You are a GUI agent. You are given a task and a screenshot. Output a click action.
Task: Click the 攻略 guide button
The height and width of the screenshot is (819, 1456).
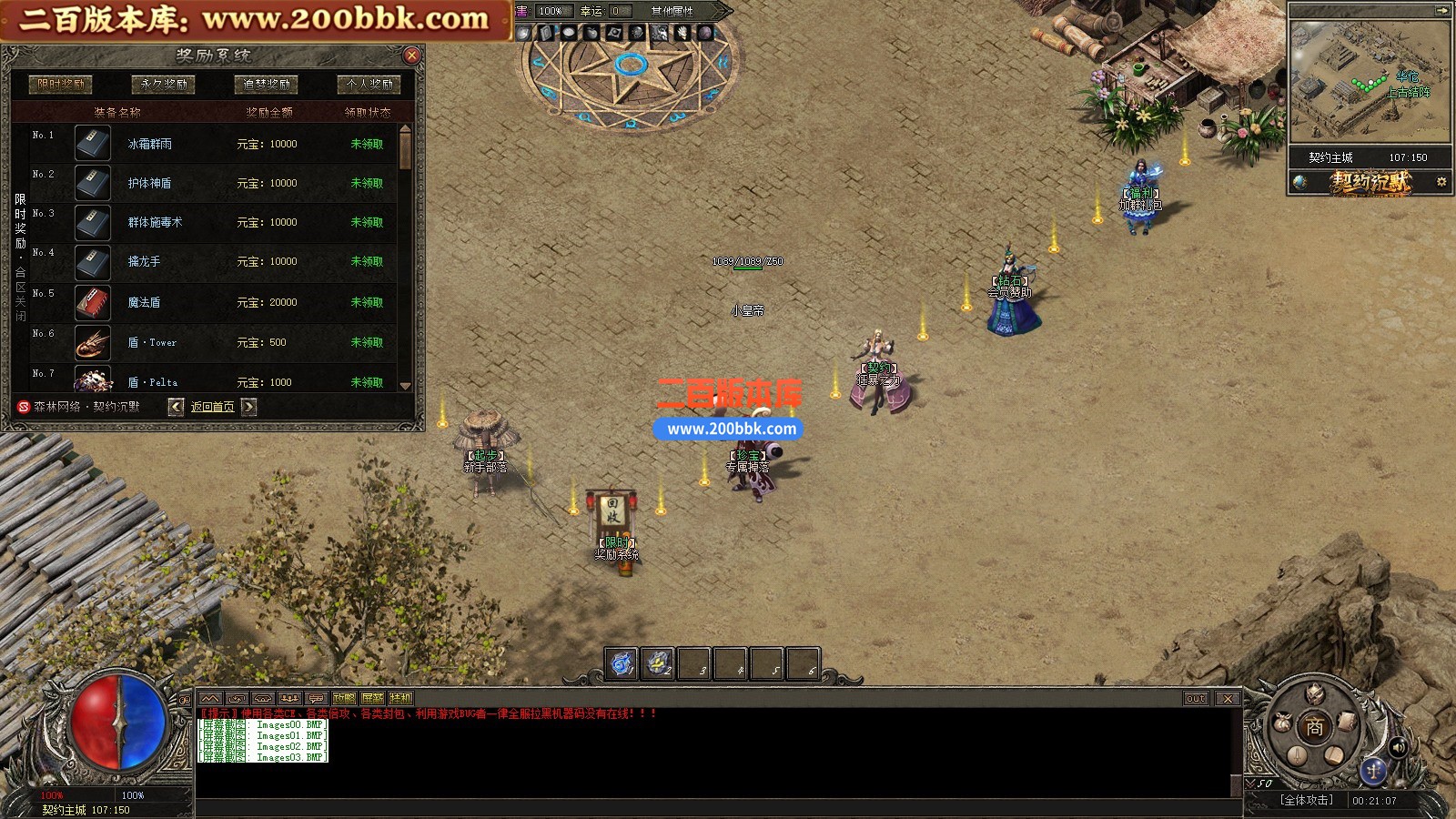pos(344,698)
